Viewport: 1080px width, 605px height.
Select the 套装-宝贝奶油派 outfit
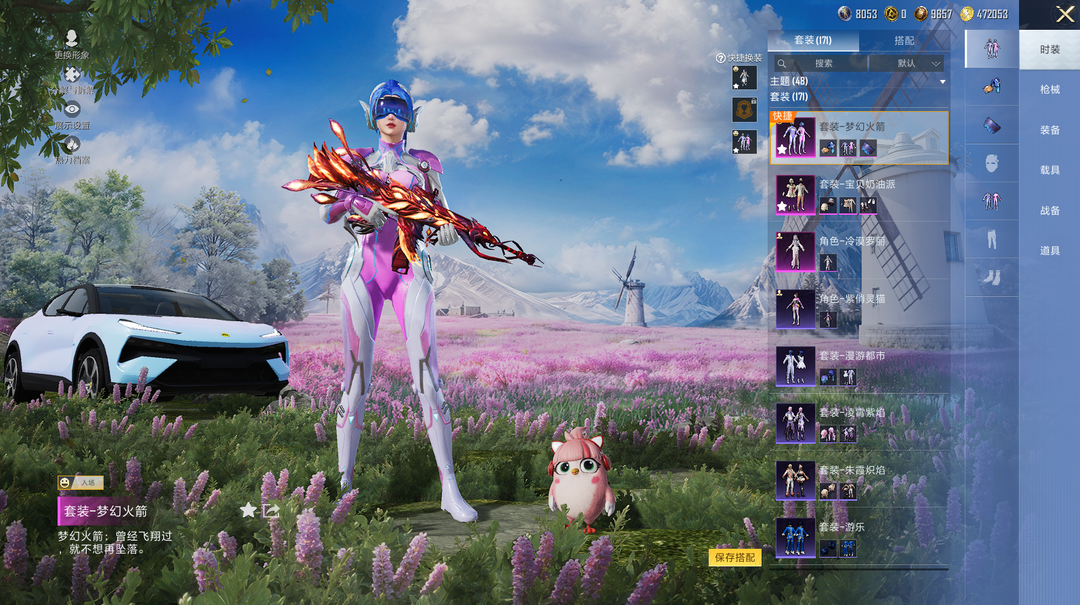tap(858, 194)
